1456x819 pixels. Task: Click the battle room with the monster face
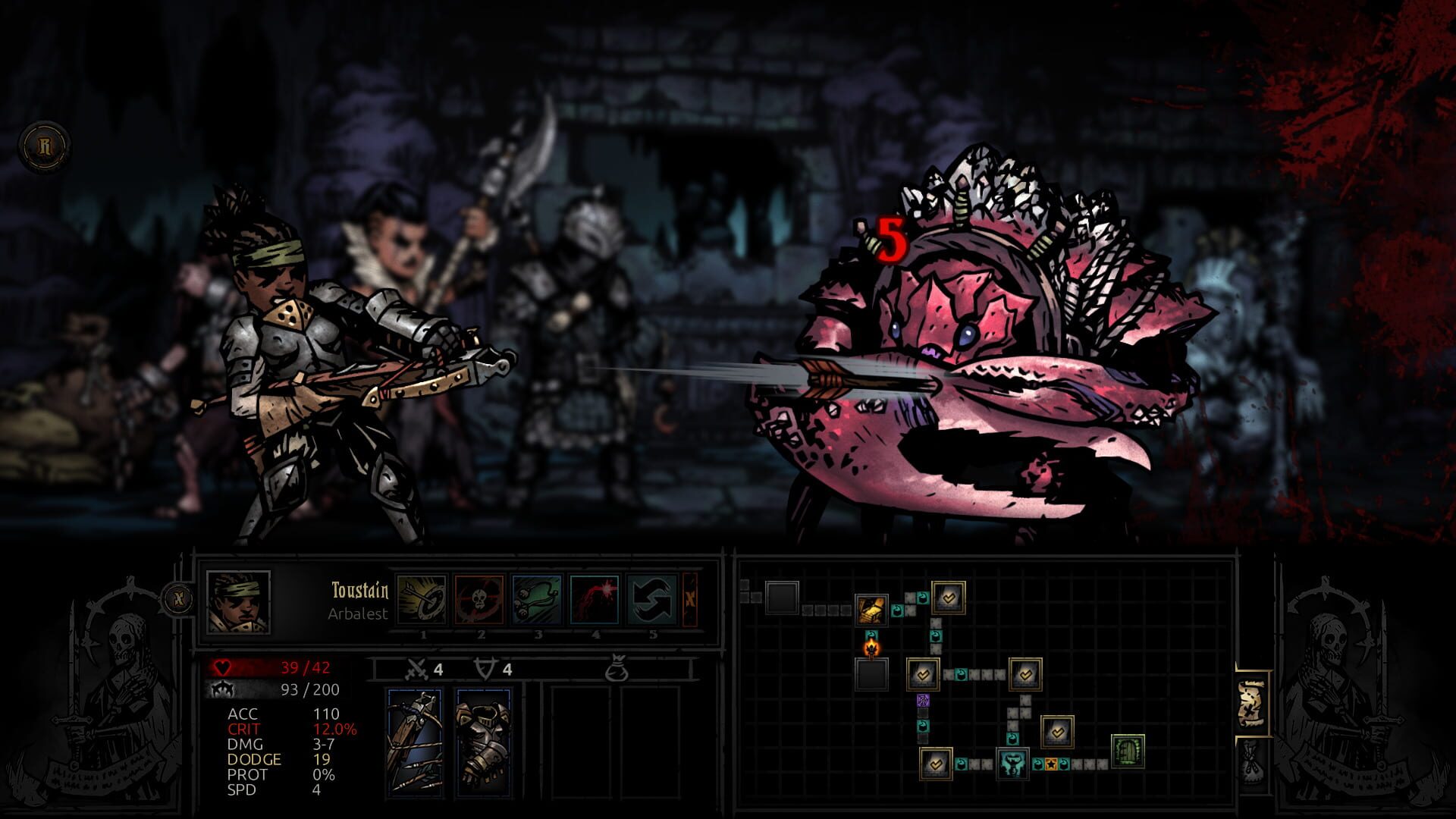[1013, 764]
